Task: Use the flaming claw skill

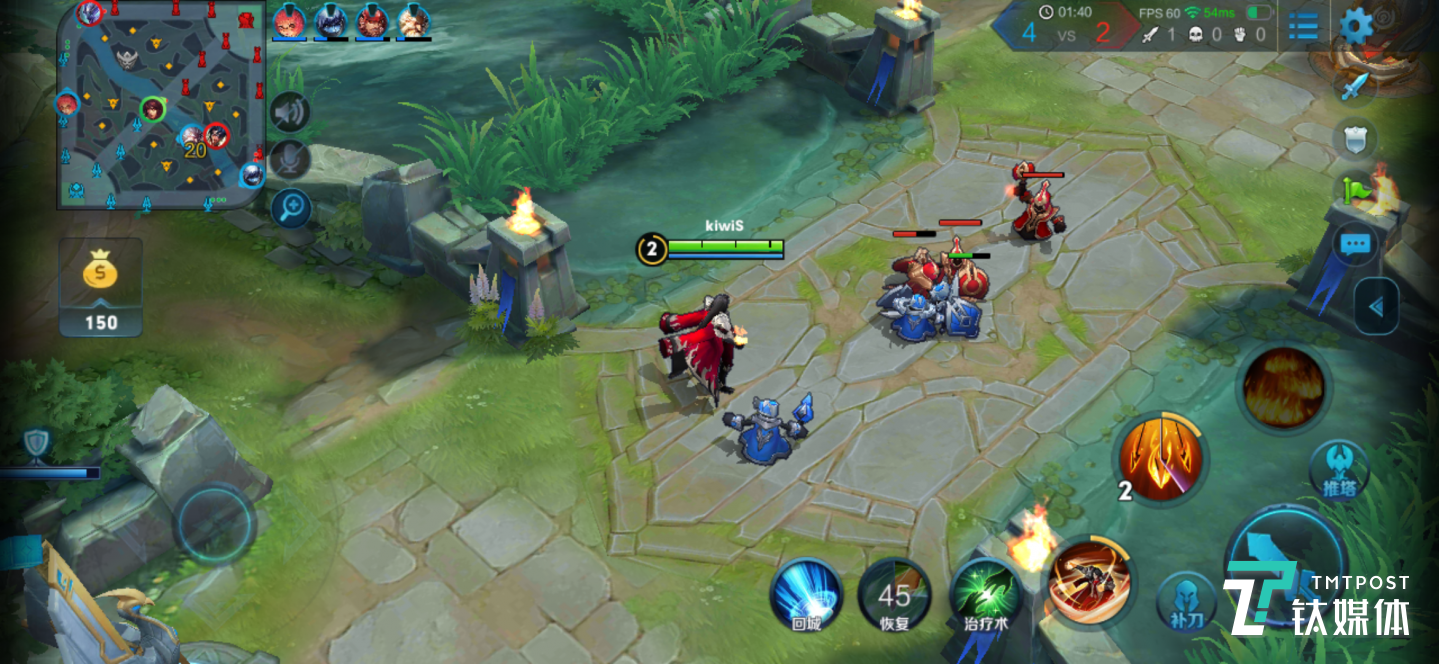Action: click(x=1161, y=459)
